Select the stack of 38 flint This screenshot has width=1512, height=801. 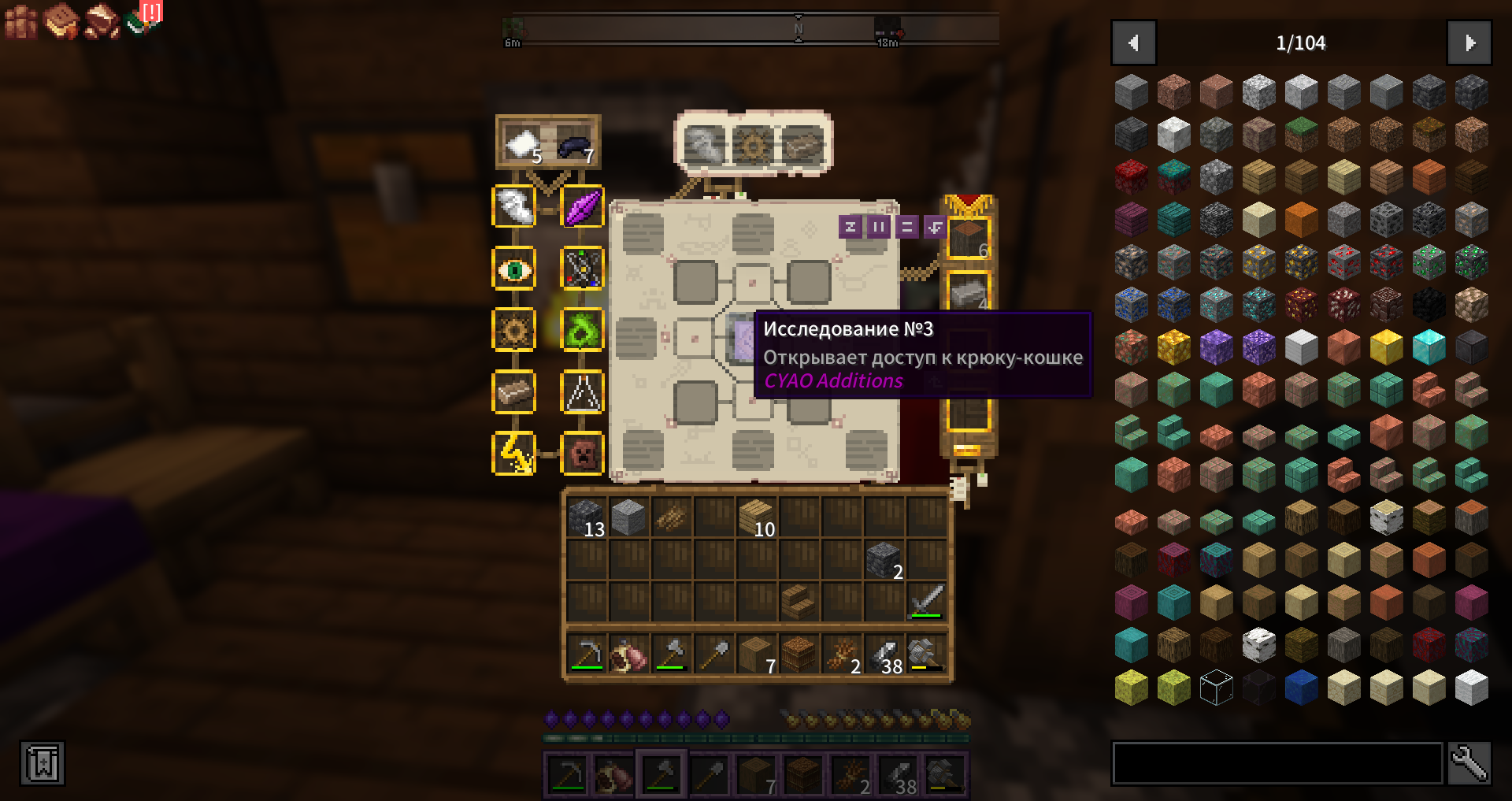coord(884,655)
